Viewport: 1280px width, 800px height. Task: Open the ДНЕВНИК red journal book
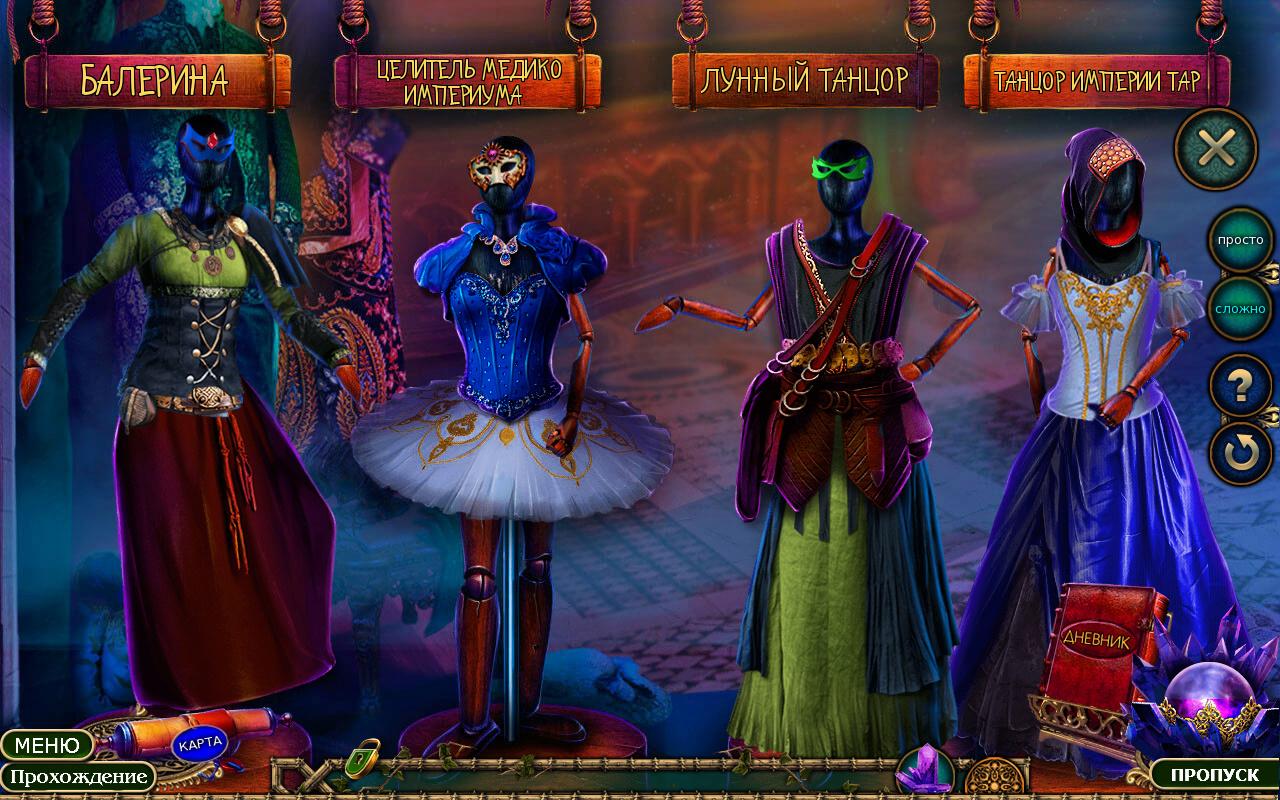click(1096, 645)
